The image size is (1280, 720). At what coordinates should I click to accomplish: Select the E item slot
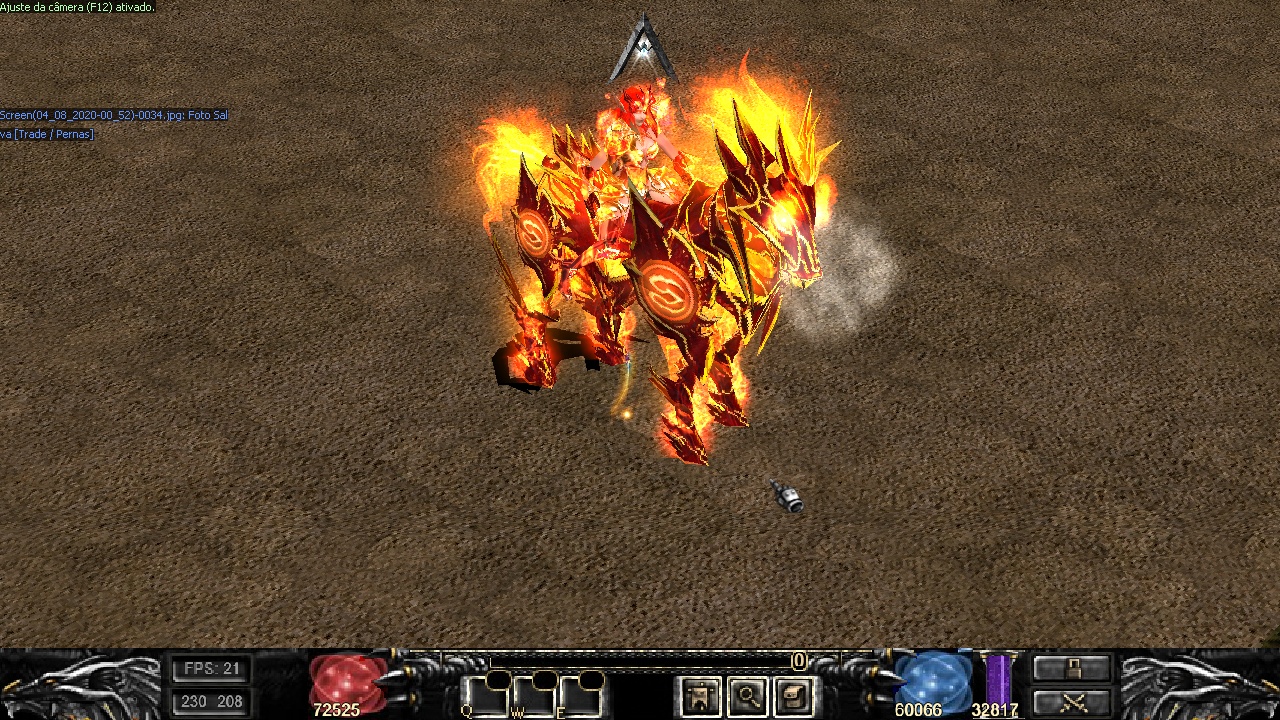click(x=581, y=697)
